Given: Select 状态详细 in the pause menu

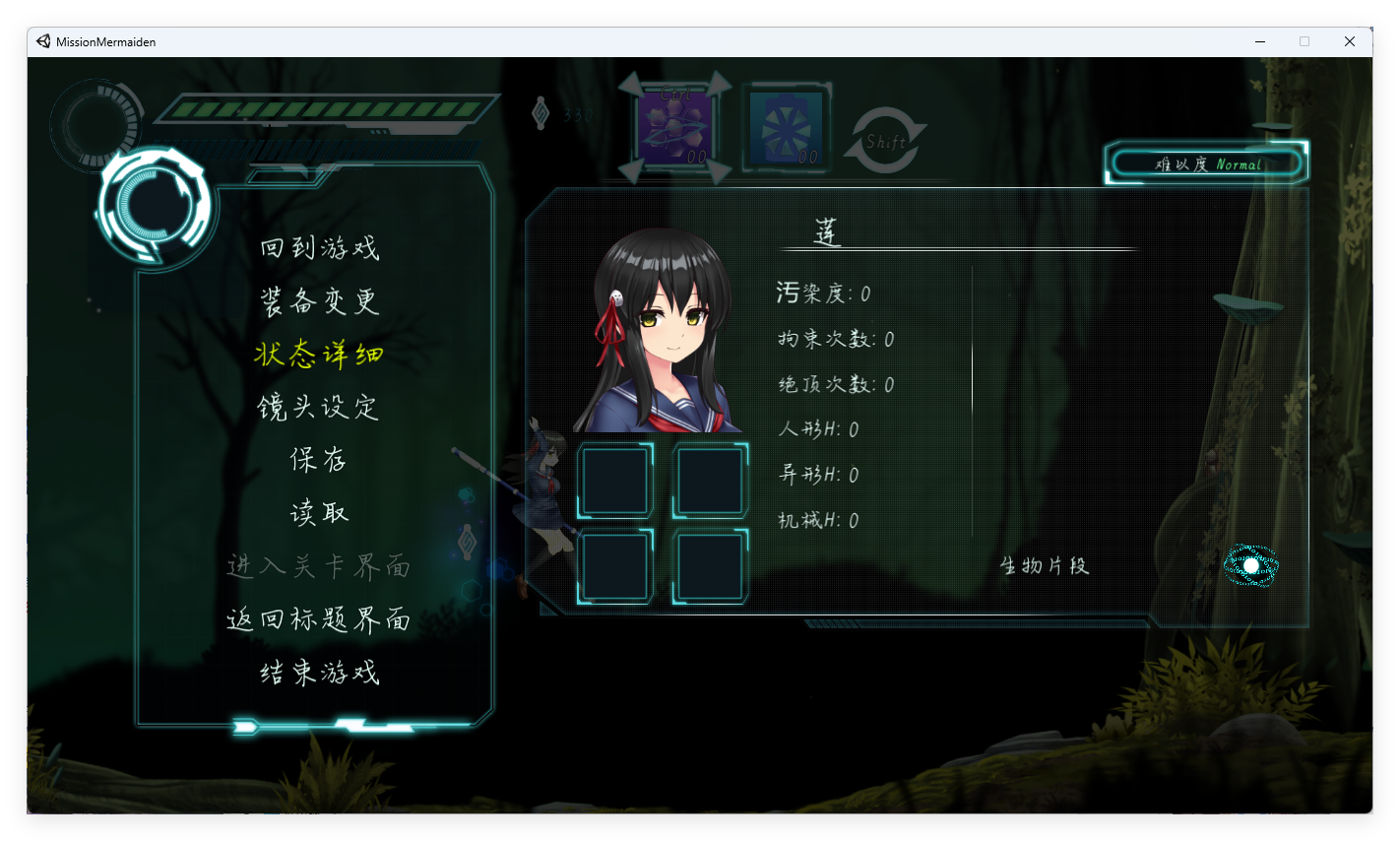Looking at the screenshot, I should (x=317, y=355).
